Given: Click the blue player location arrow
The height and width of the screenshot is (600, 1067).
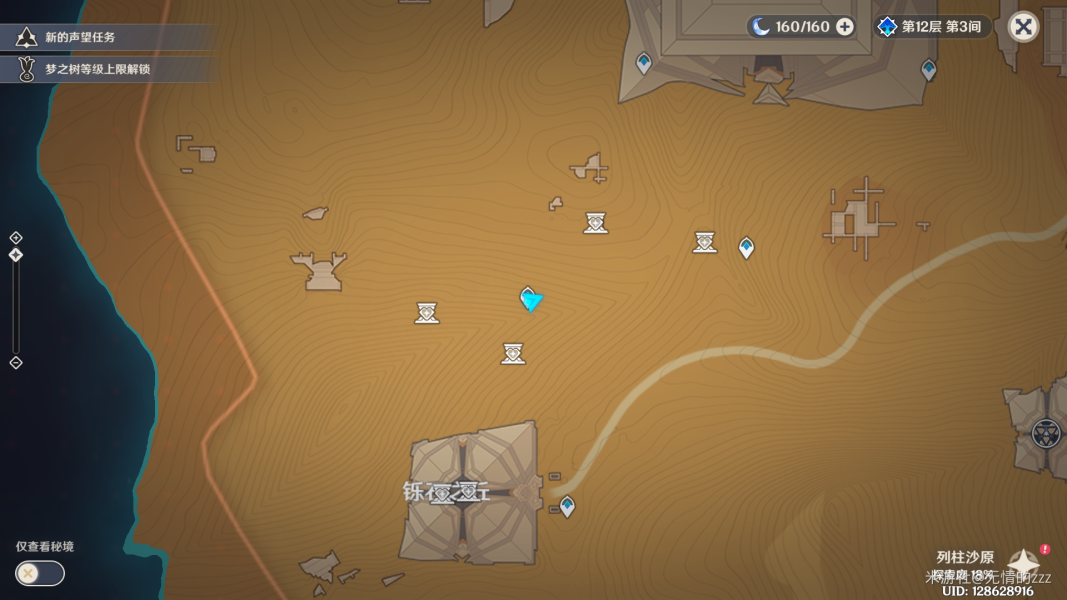Looking at the screenshot, I should [x=533, y=300].
